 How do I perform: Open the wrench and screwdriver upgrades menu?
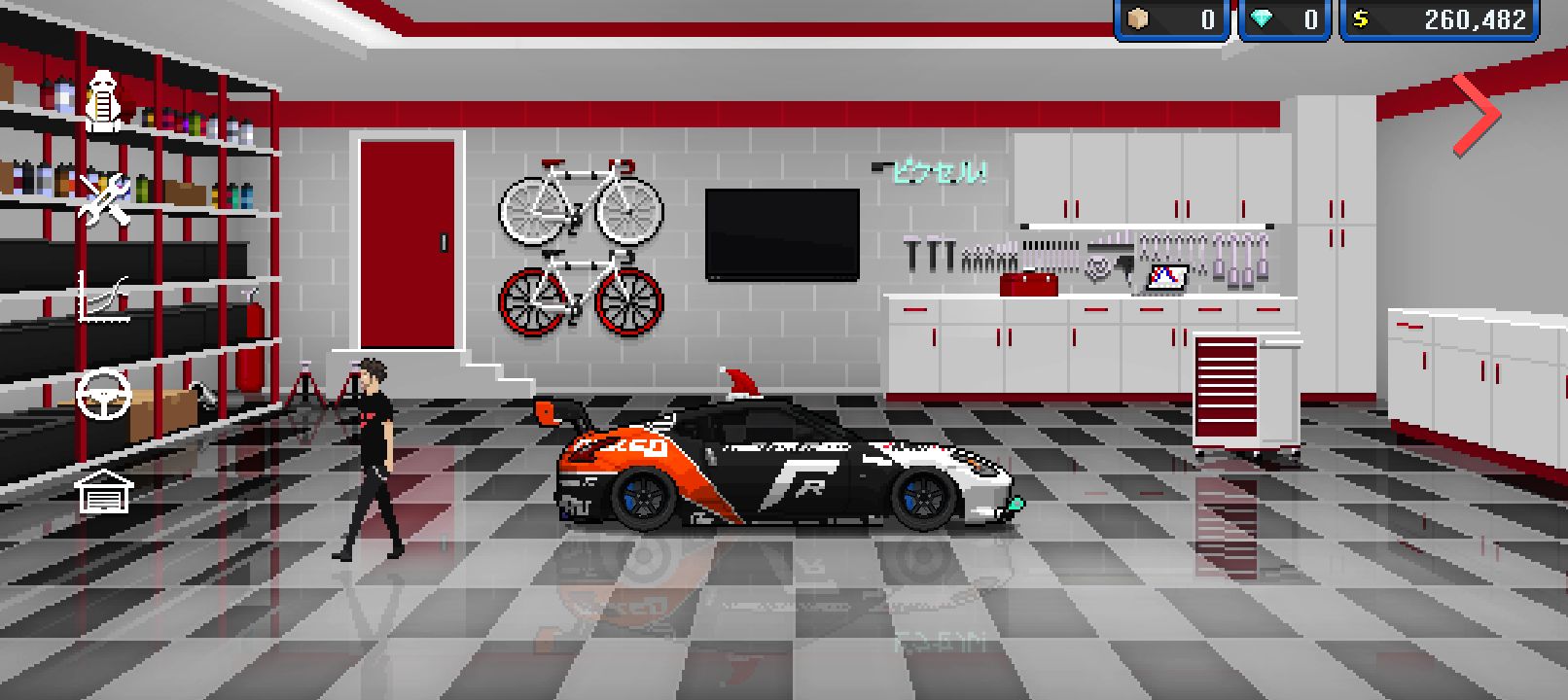point(104,198)
